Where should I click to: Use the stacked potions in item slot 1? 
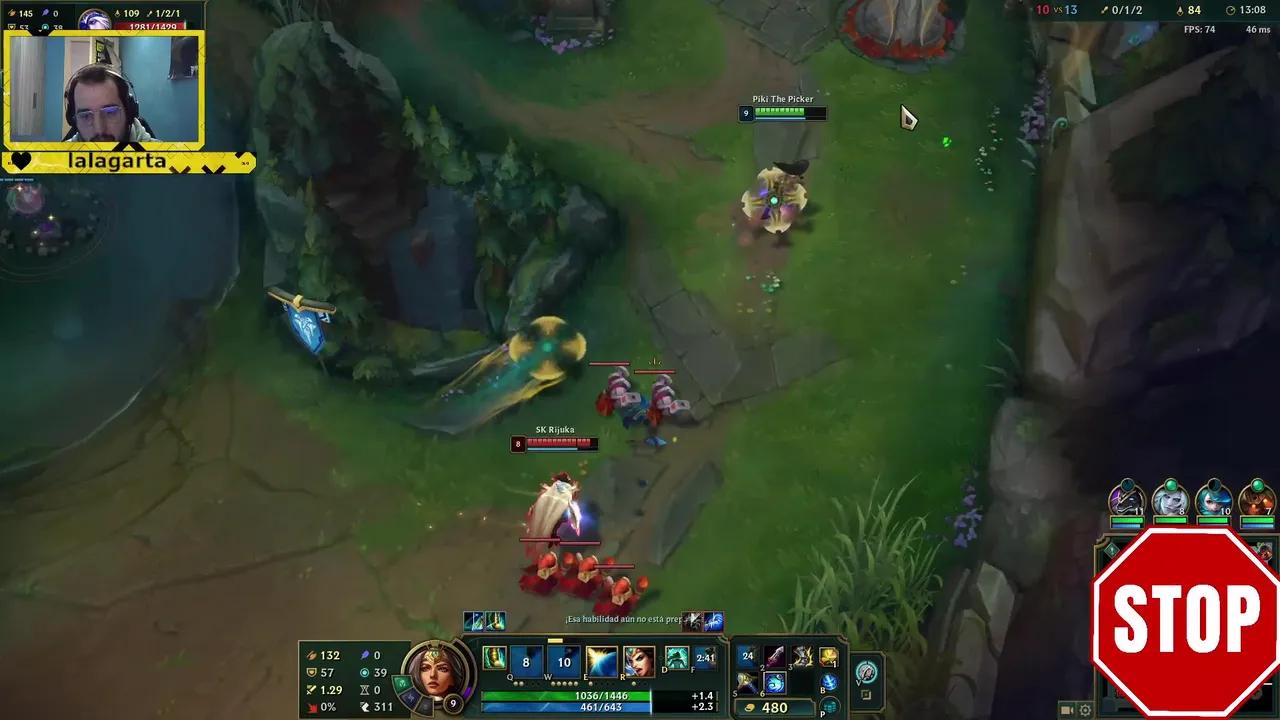[748, 655]
